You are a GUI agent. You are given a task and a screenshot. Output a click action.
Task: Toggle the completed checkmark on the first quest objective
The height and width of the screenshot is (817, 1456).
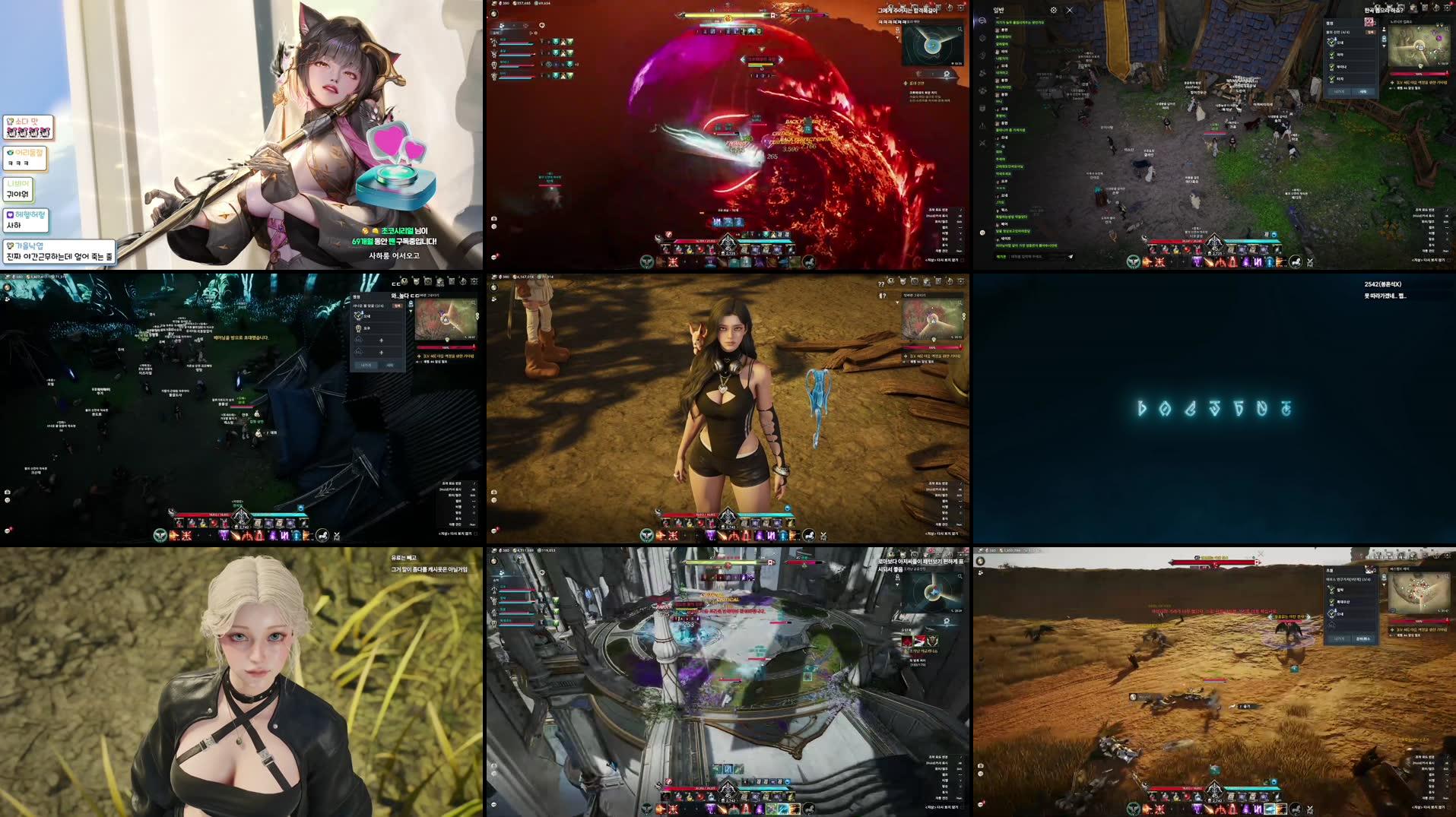[1331, 43]
